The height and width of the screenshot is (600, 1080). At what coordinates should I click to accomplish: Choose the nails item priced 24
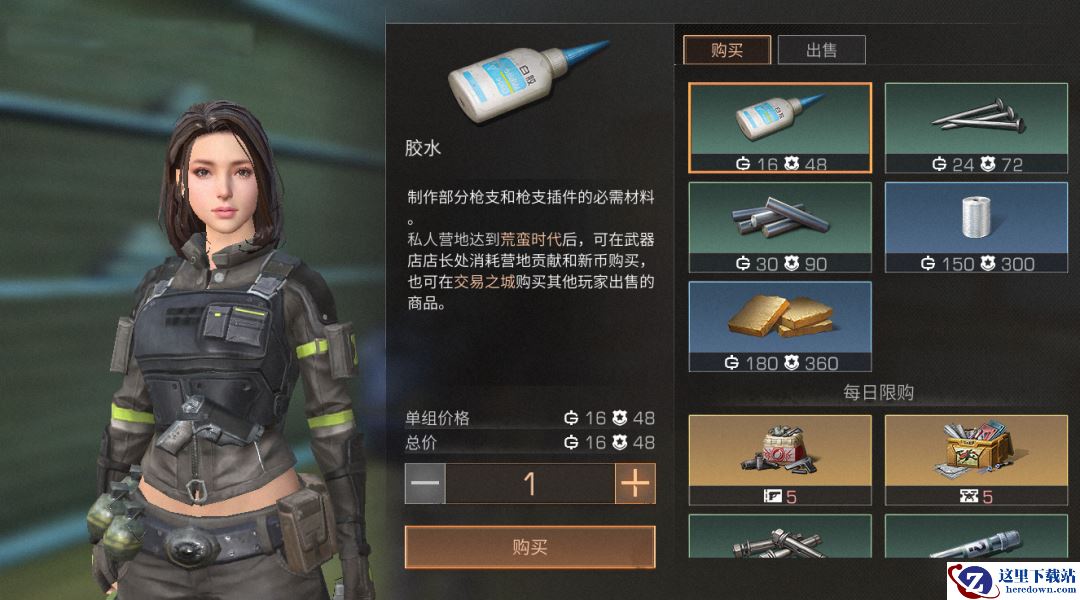(977, 128)
